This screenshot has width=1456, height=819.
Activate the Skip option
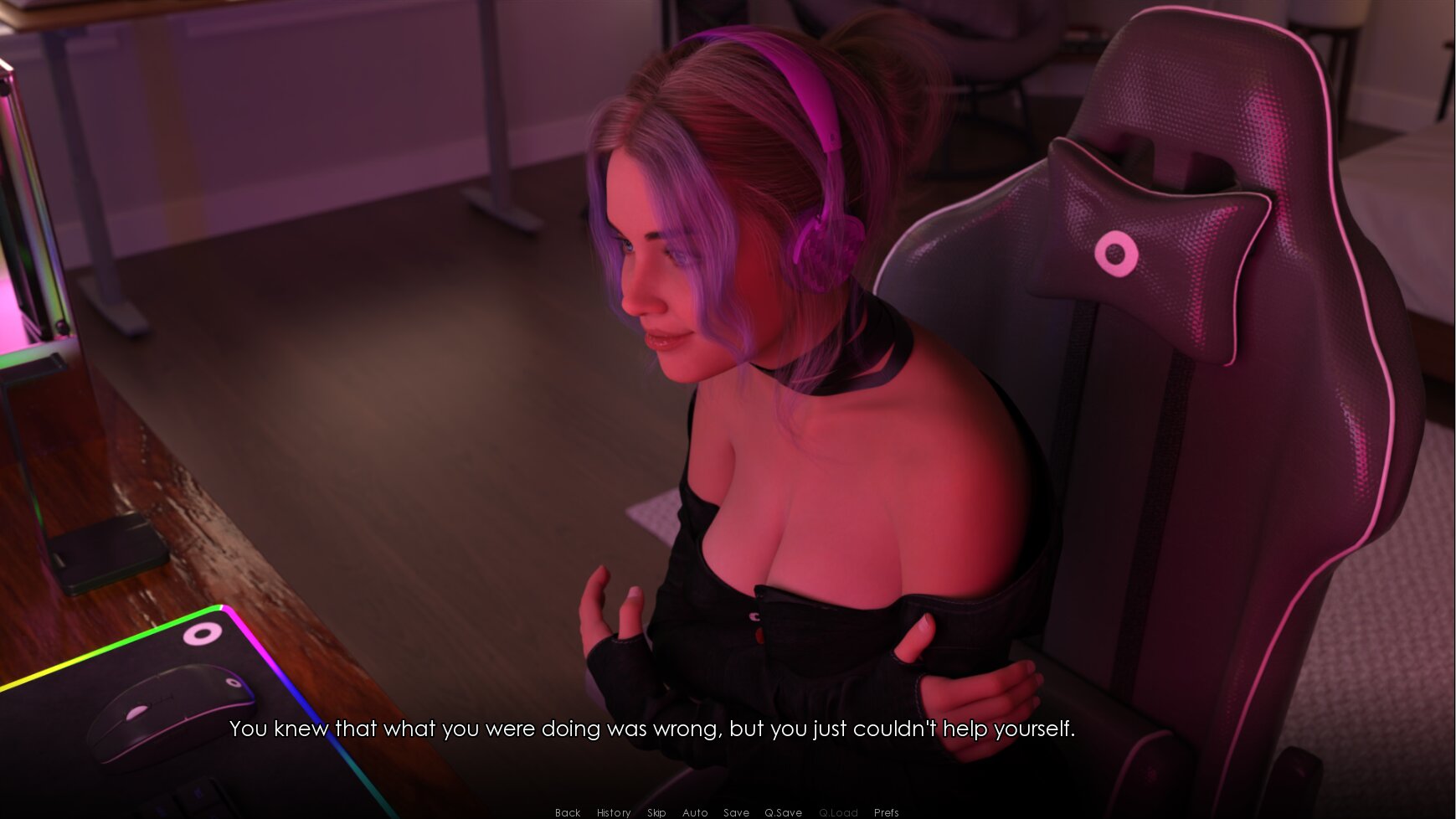click(656, 812)
